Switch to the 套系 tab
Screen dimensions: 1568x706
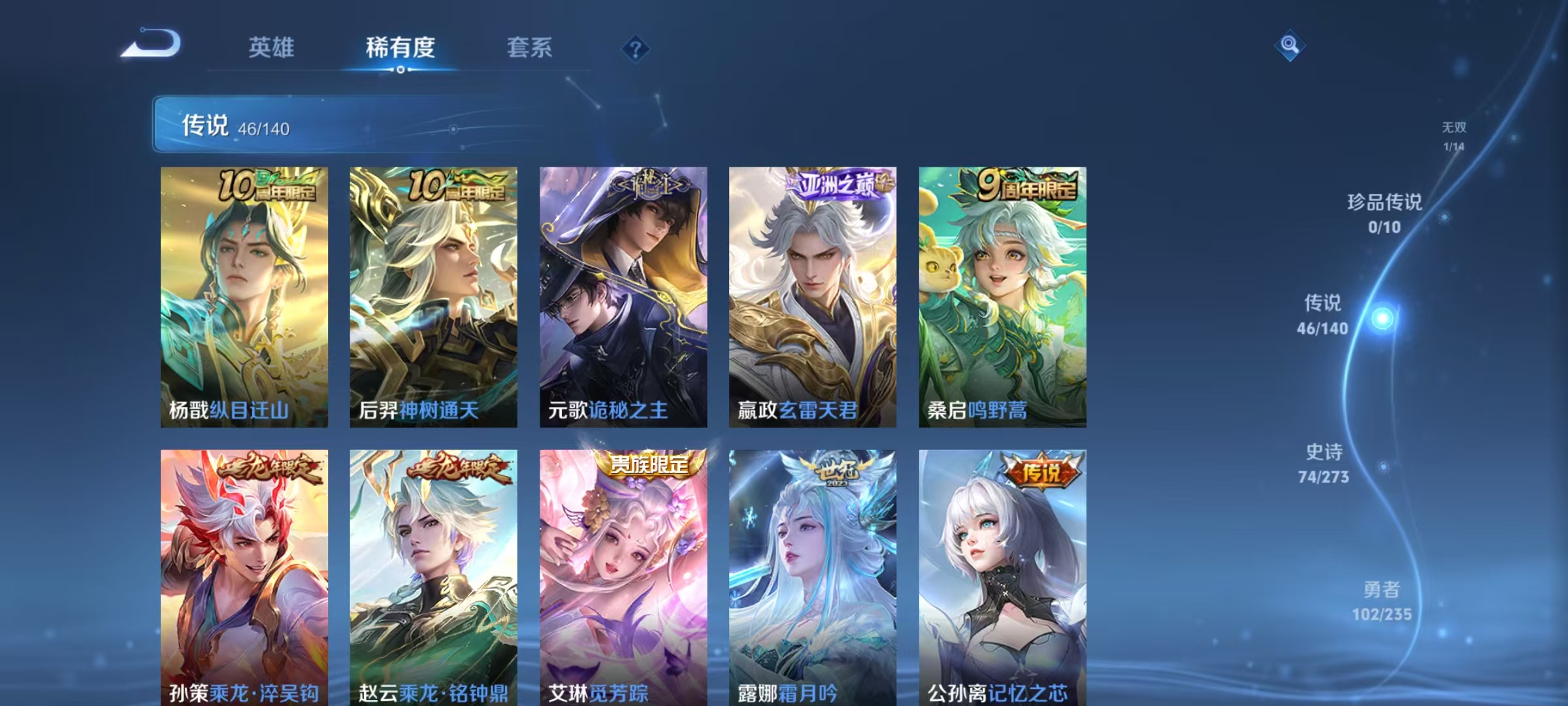(531, 48)
